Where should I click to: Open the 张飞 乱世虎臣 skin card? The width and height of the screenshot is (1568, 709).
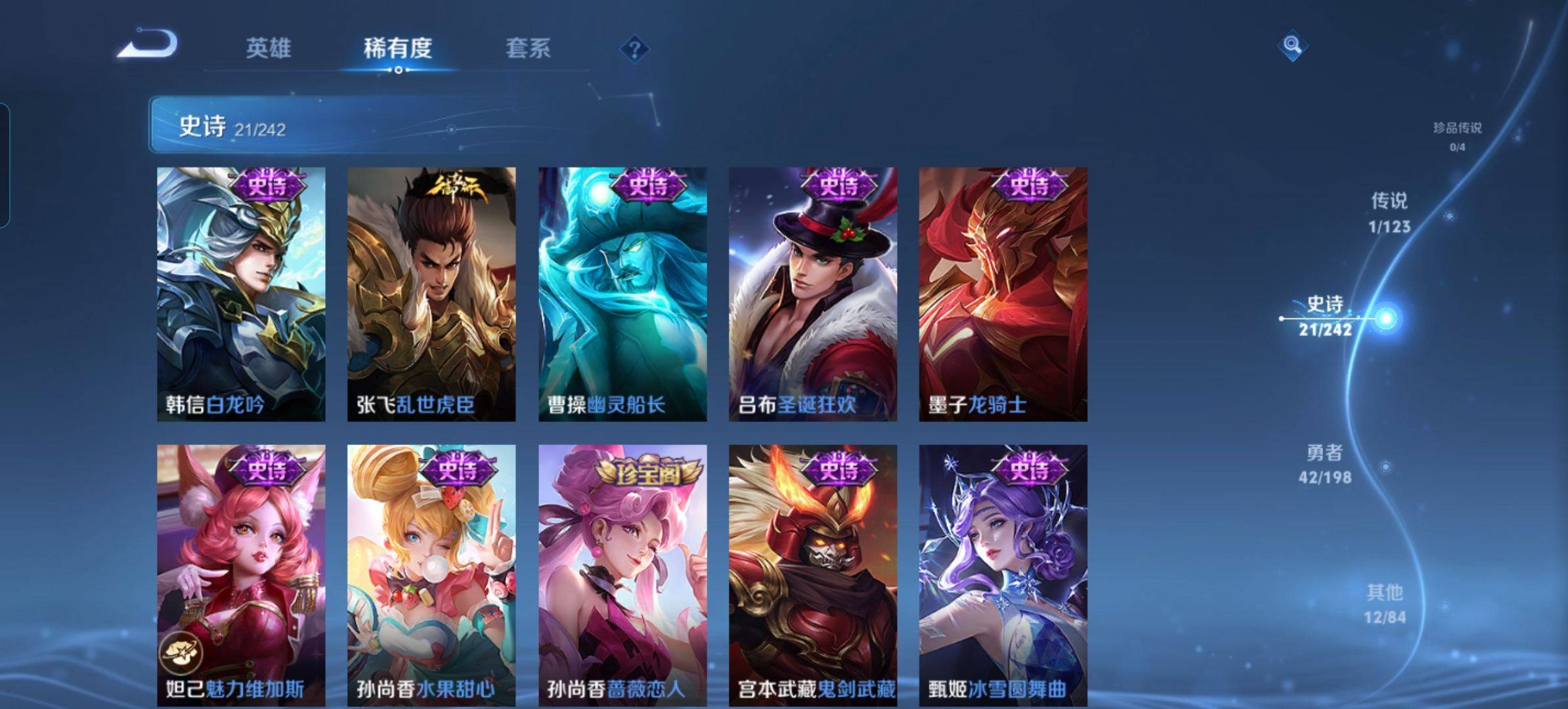[x=431, y=294]
